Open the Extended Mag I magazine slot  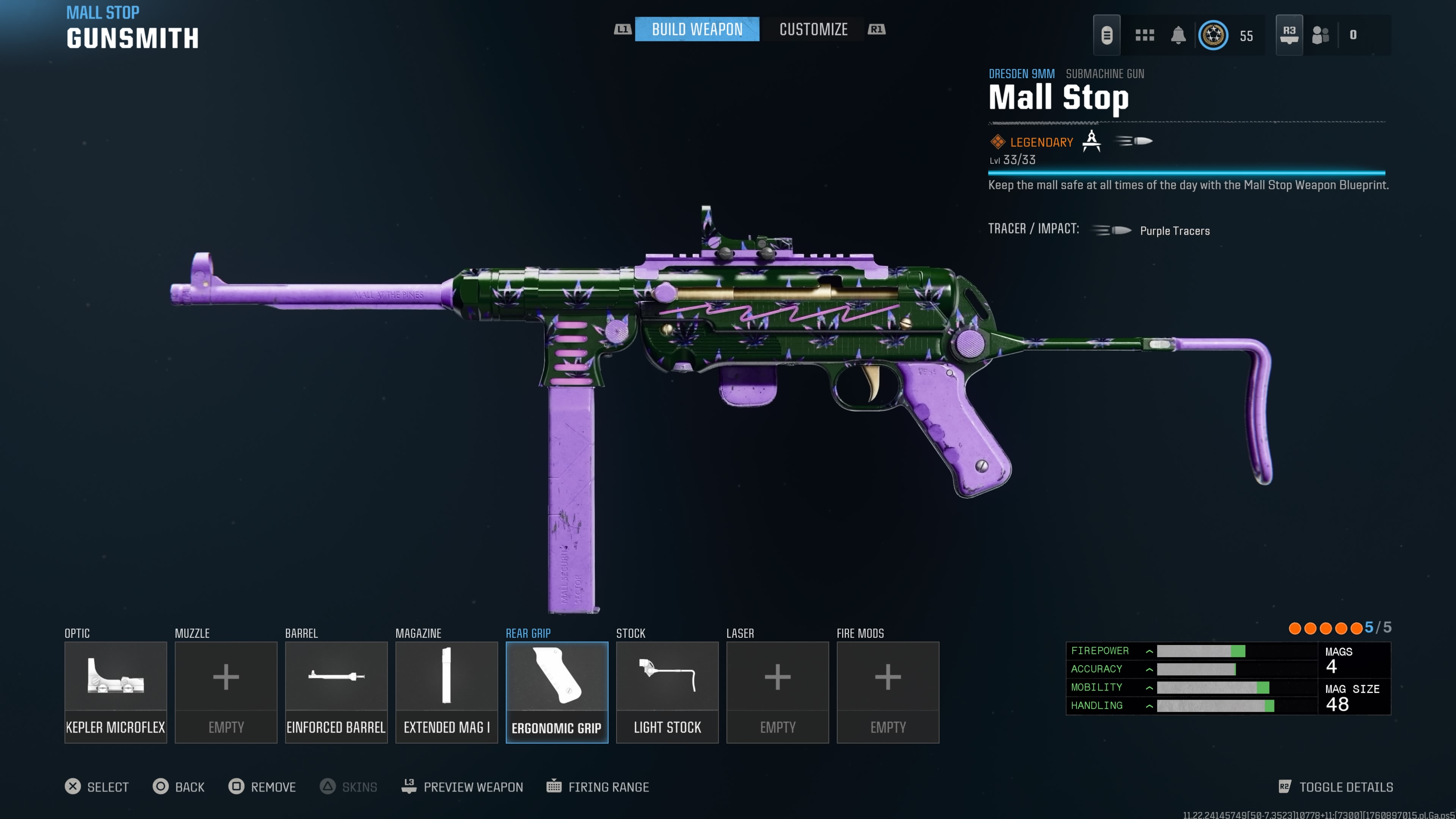pos(446,691)
